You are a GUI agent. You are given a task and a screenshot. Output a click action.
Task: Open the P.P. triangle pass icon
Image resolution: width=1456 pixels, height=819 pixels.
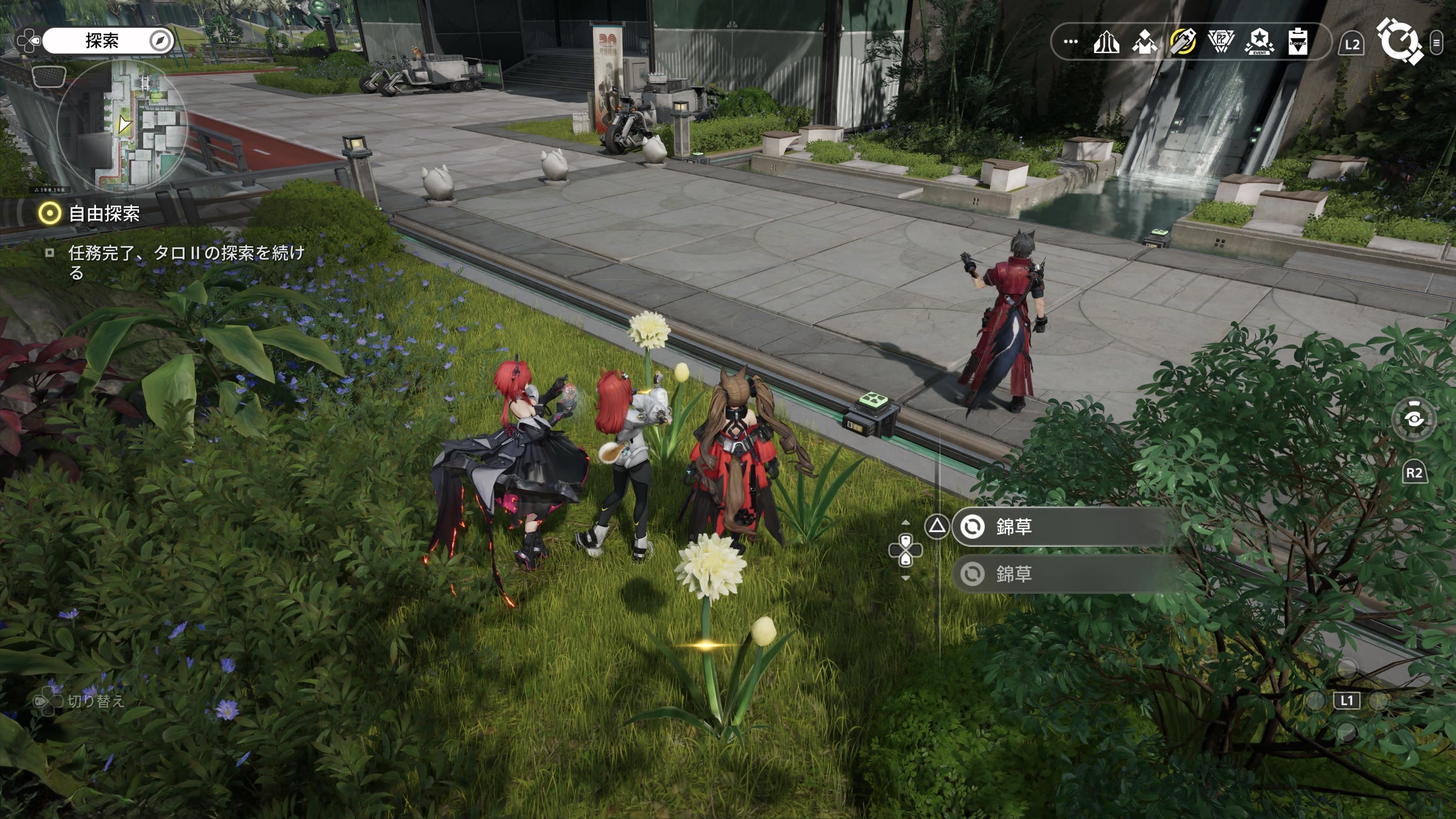pyautogui.click(x=1221, y=42)
